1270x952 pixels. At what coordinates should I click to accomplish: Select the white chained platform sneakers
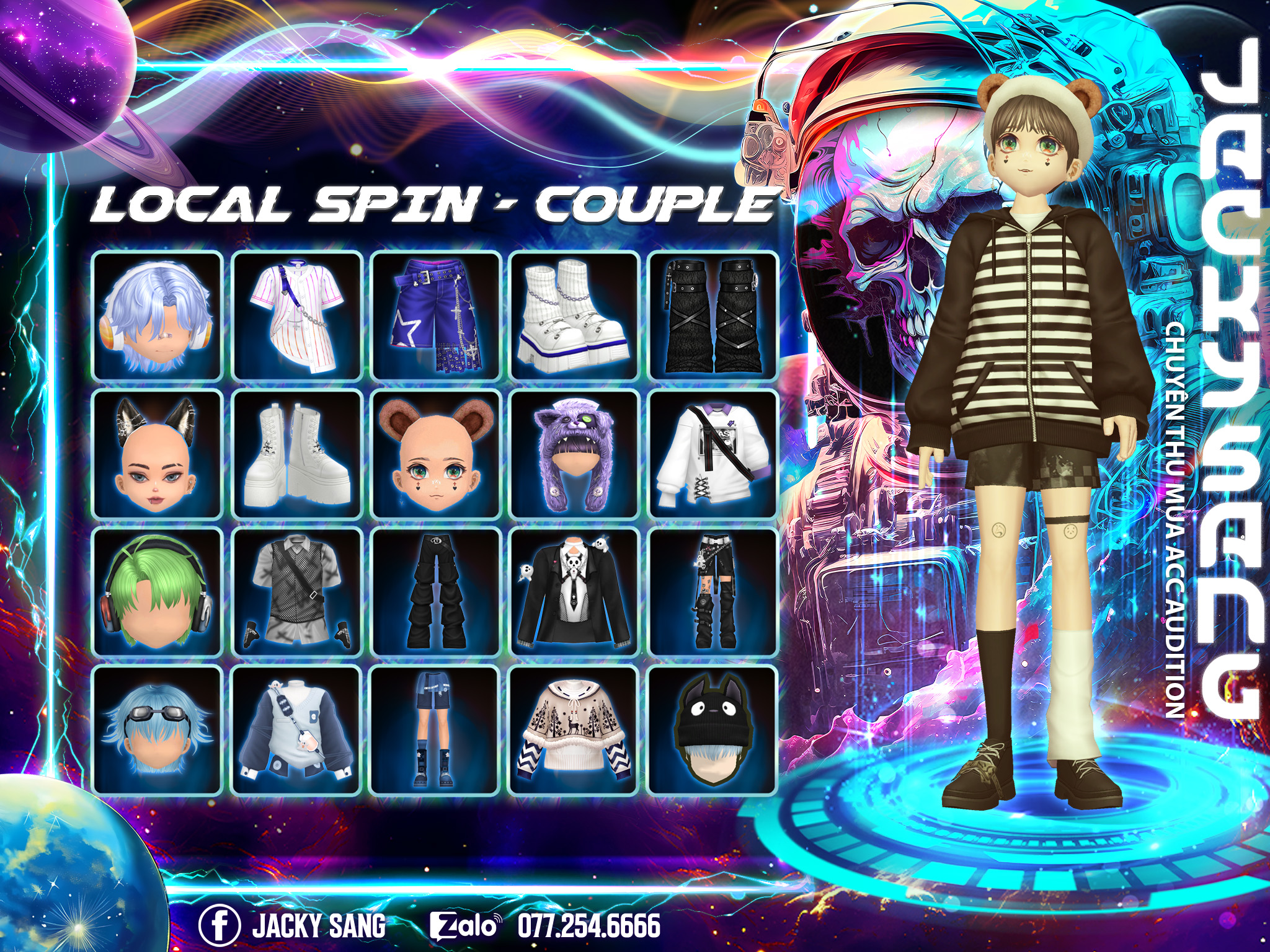[x=574, y=315]
